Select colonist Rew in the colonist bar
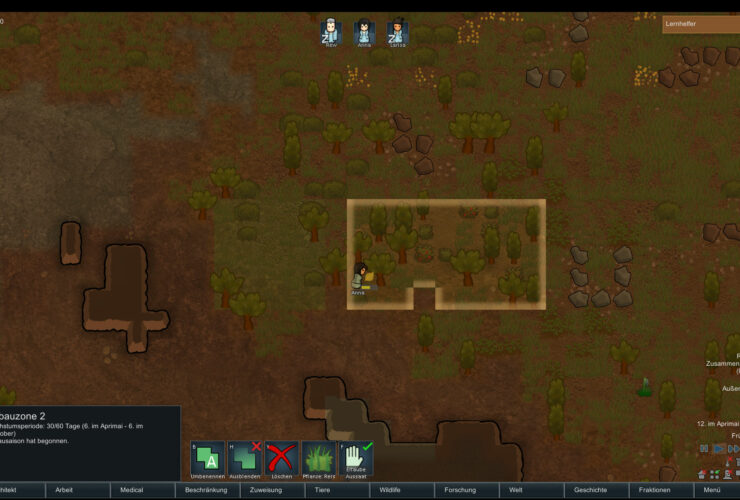The height and width of the screenshot is (500, 740). [x=331, y=31]
